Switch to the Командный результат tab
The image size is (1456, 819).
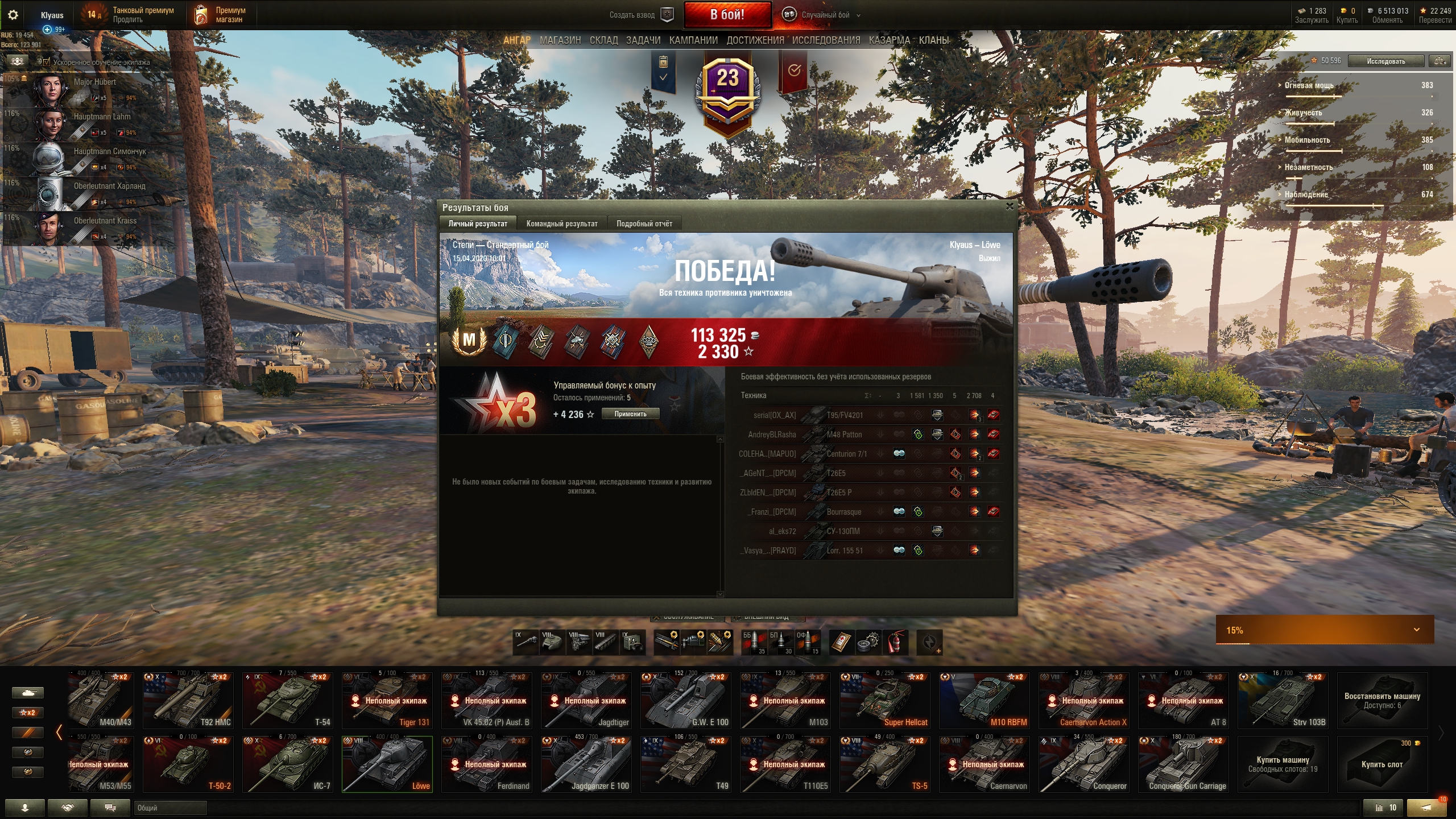[561, 224]
